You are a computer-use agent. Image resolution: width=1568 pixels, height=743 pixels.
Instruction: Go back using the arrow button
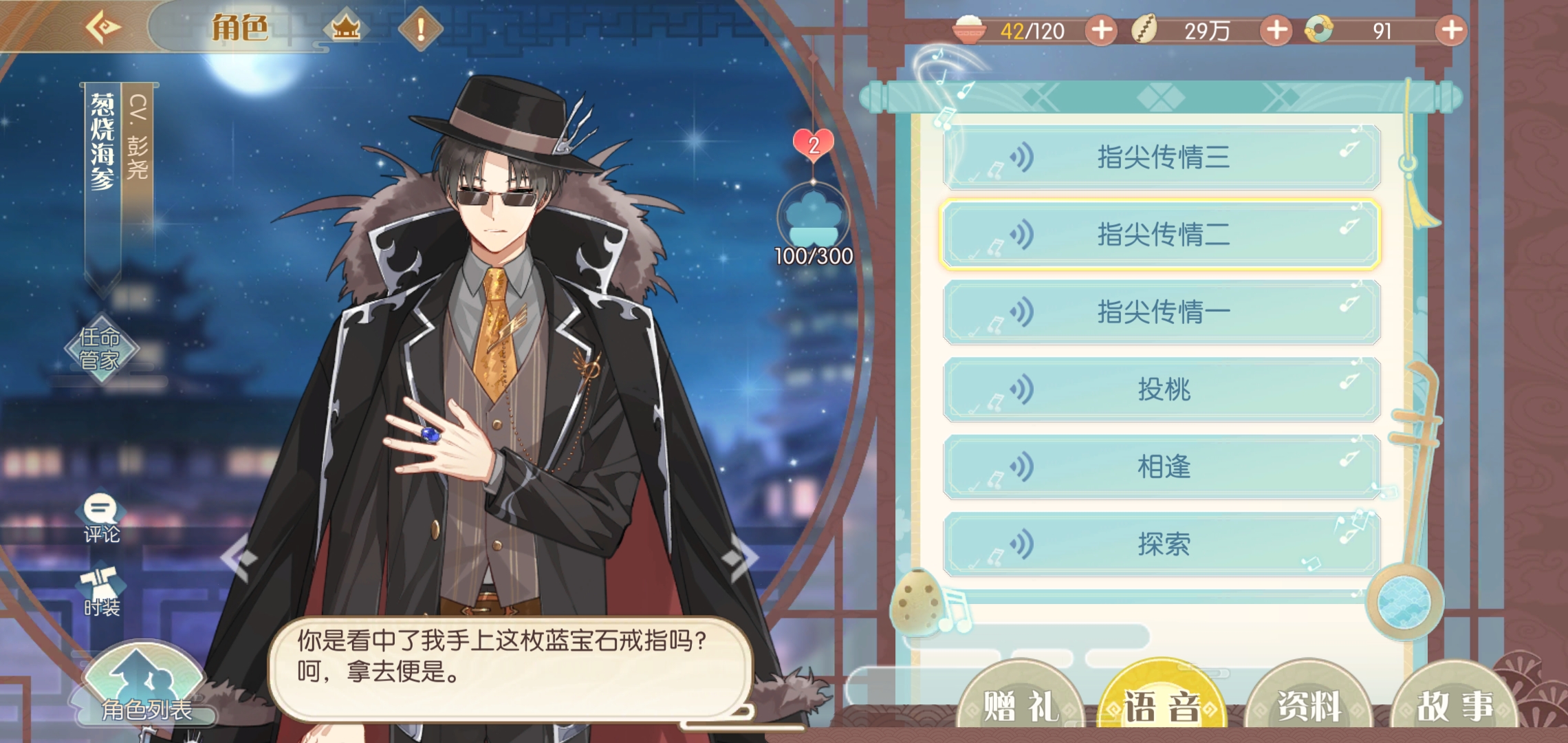[103, 28]
